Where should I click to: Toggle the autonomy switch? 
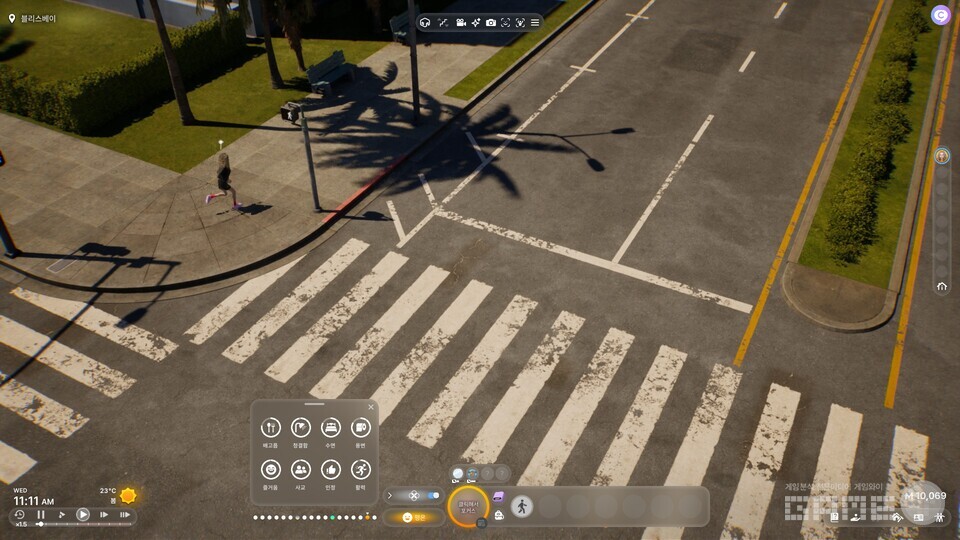pos(432,495)
